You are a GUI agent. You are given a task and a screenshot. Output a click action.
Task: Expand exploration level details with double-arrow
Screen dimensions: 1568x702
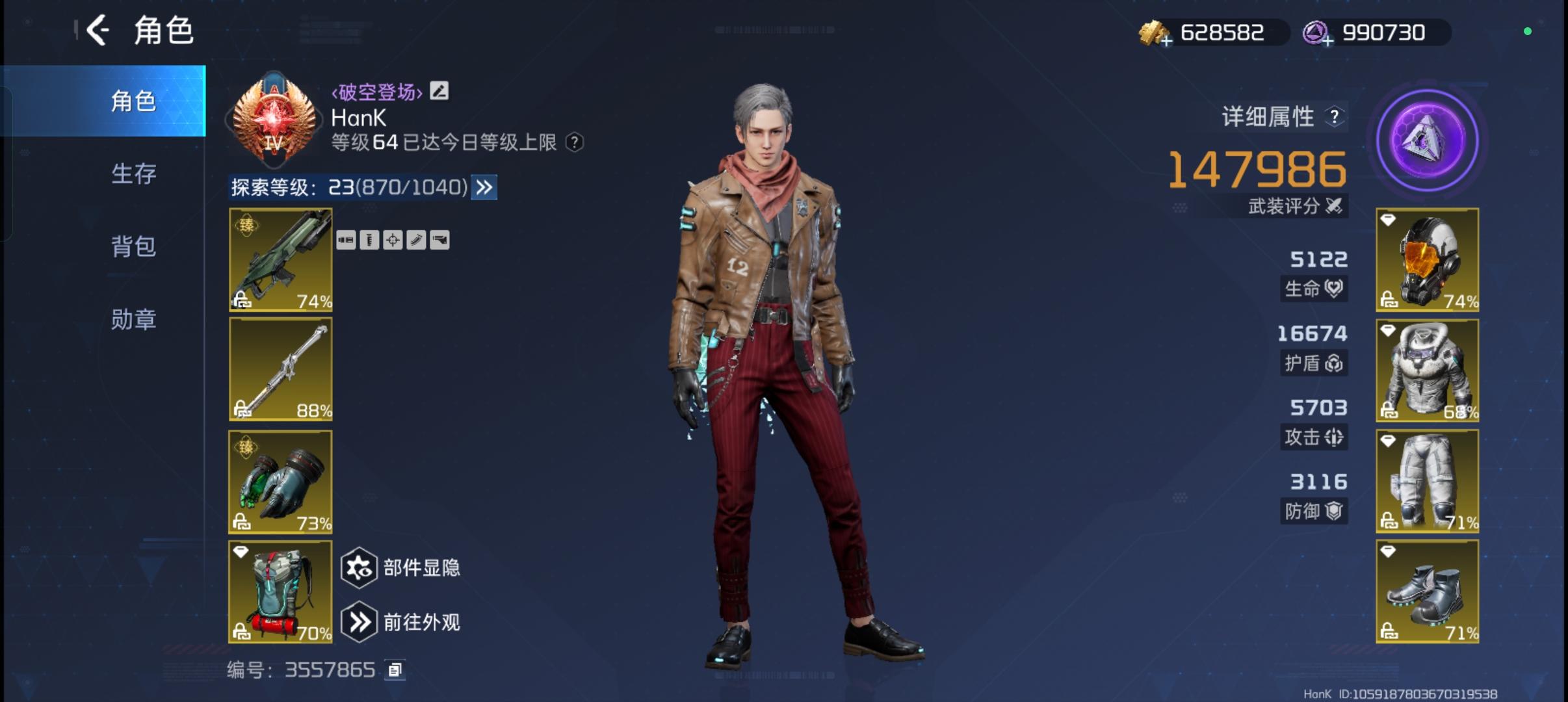point(483,188)
